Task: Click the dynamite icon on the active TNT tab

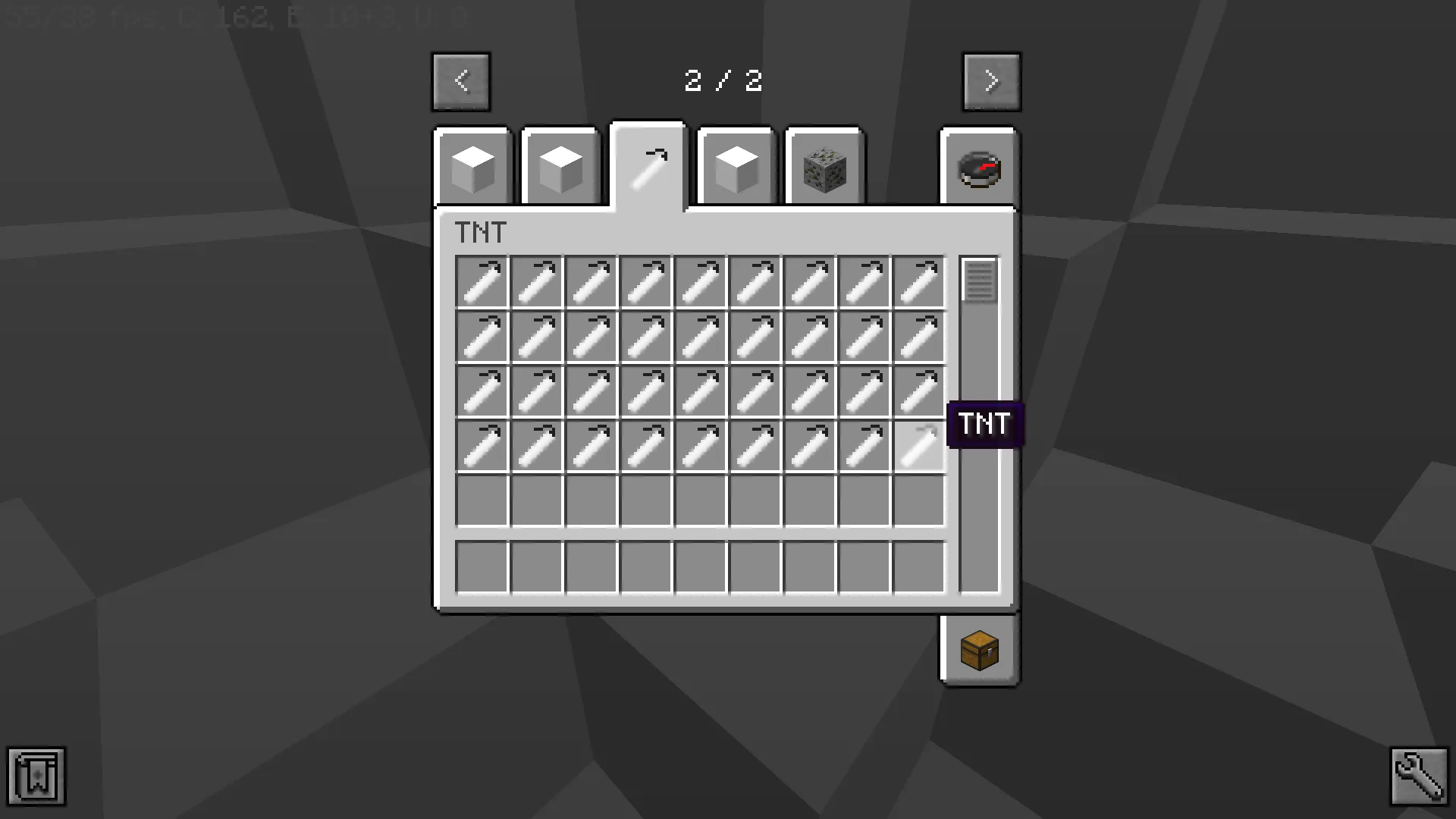Action: click(x=648, y=163)
